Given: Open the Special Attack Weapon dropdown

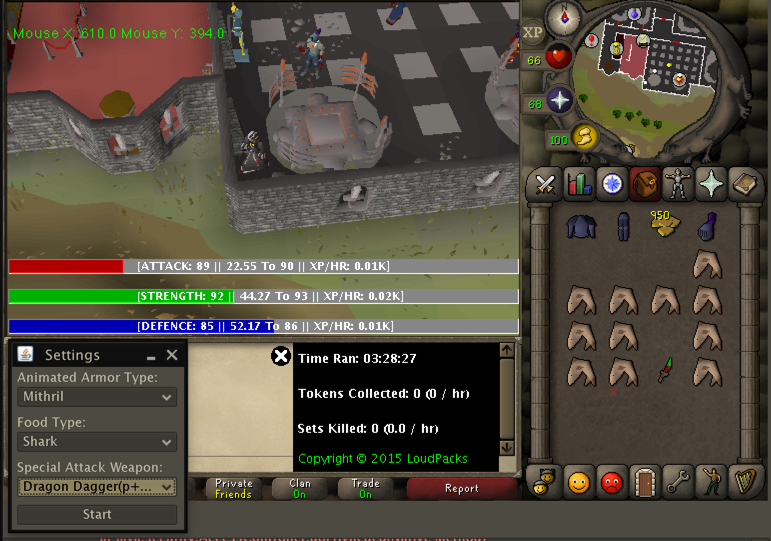Looking at the screenshot, I should click(x=97, y=487).
